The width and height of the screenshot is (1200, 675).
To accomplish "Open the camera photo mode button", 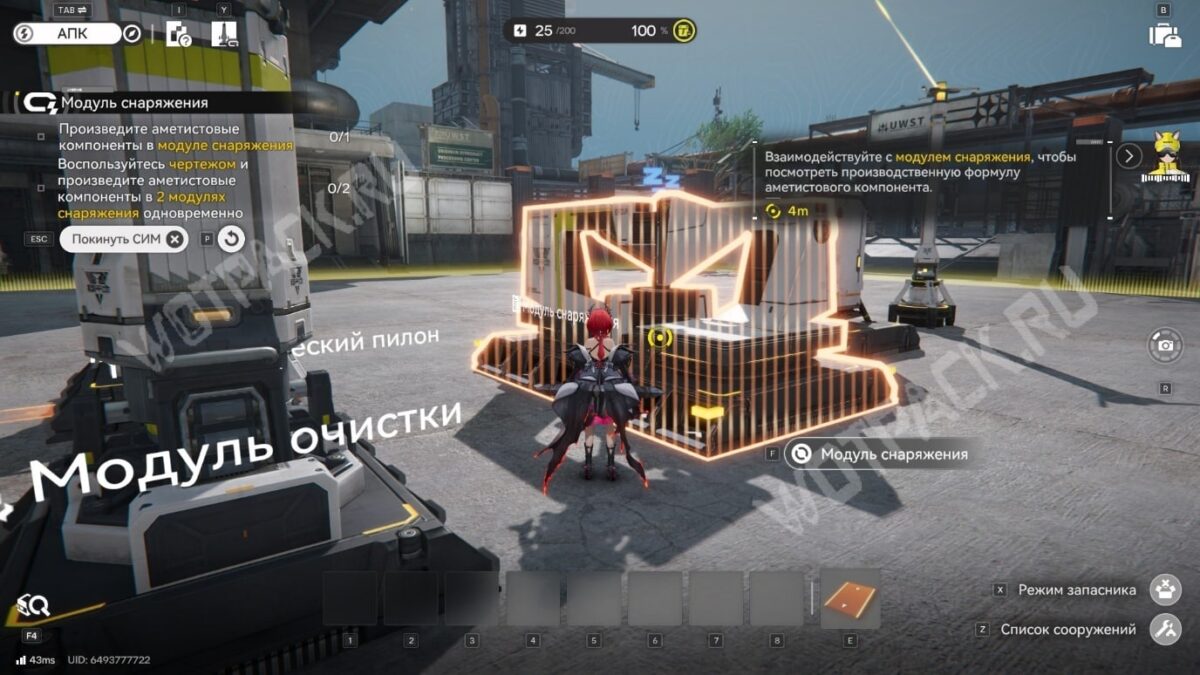I will click(x=1164, y=346).
